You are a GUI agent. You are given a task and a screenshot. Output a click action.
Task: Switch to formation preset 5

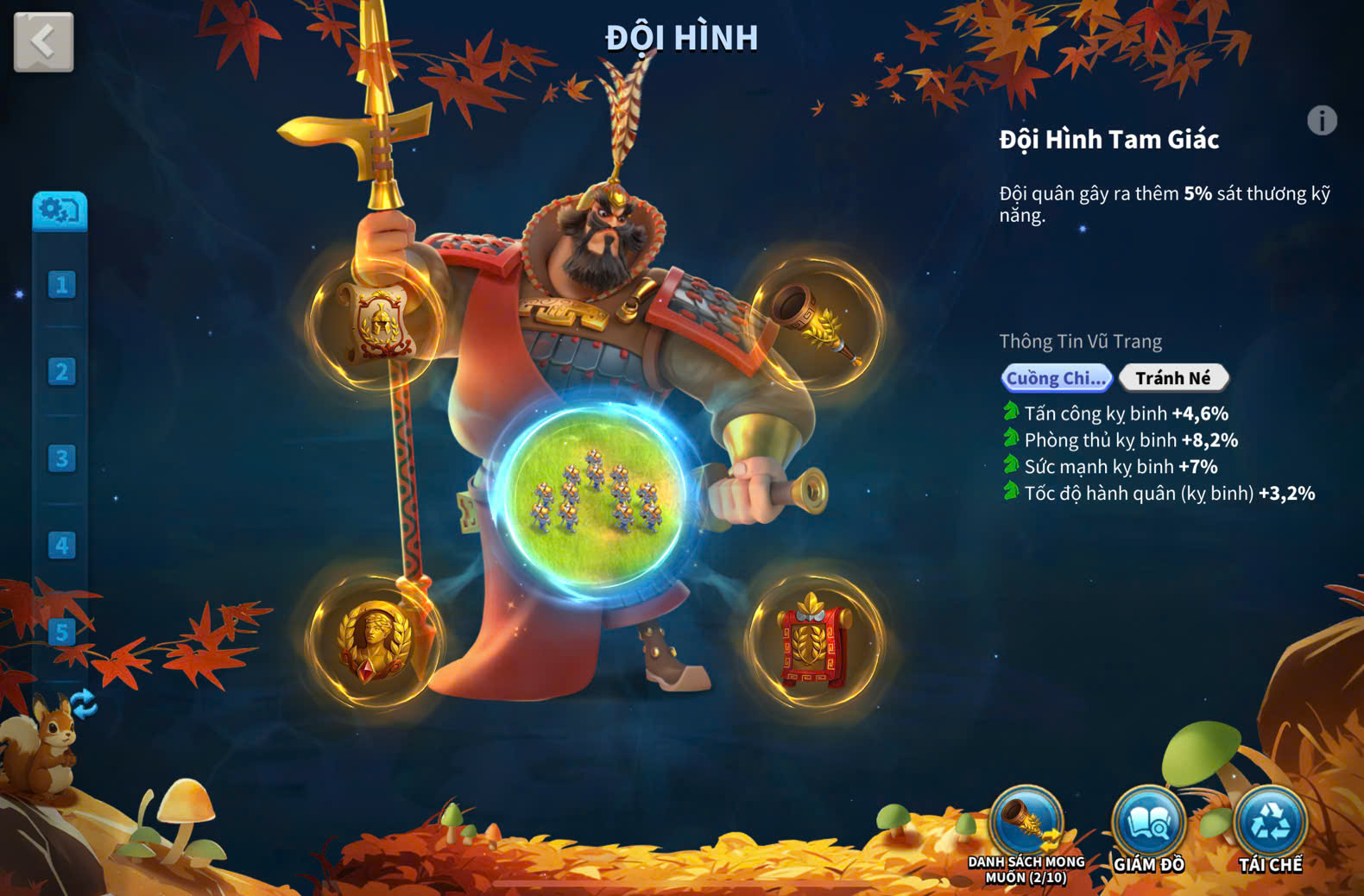point(61,632)
